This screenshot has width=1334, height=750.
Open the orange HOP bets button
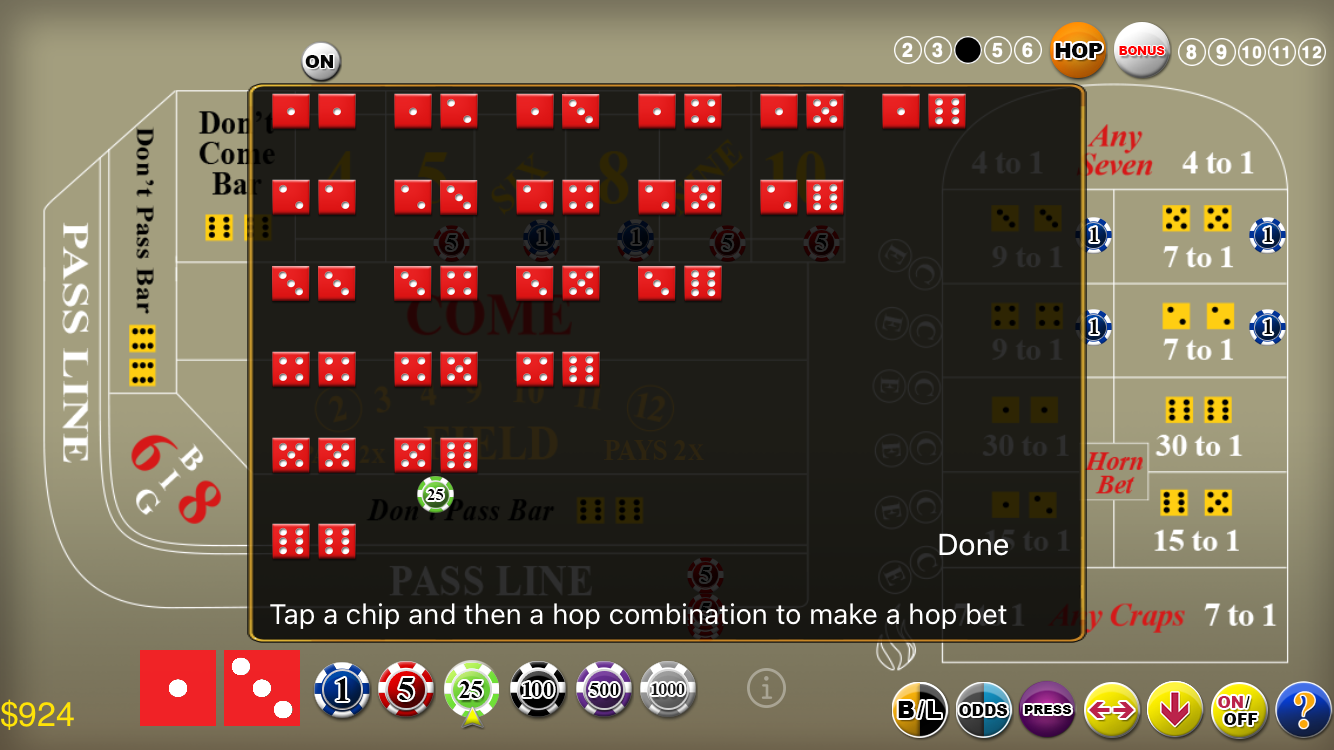click(x=1078, y=50)
